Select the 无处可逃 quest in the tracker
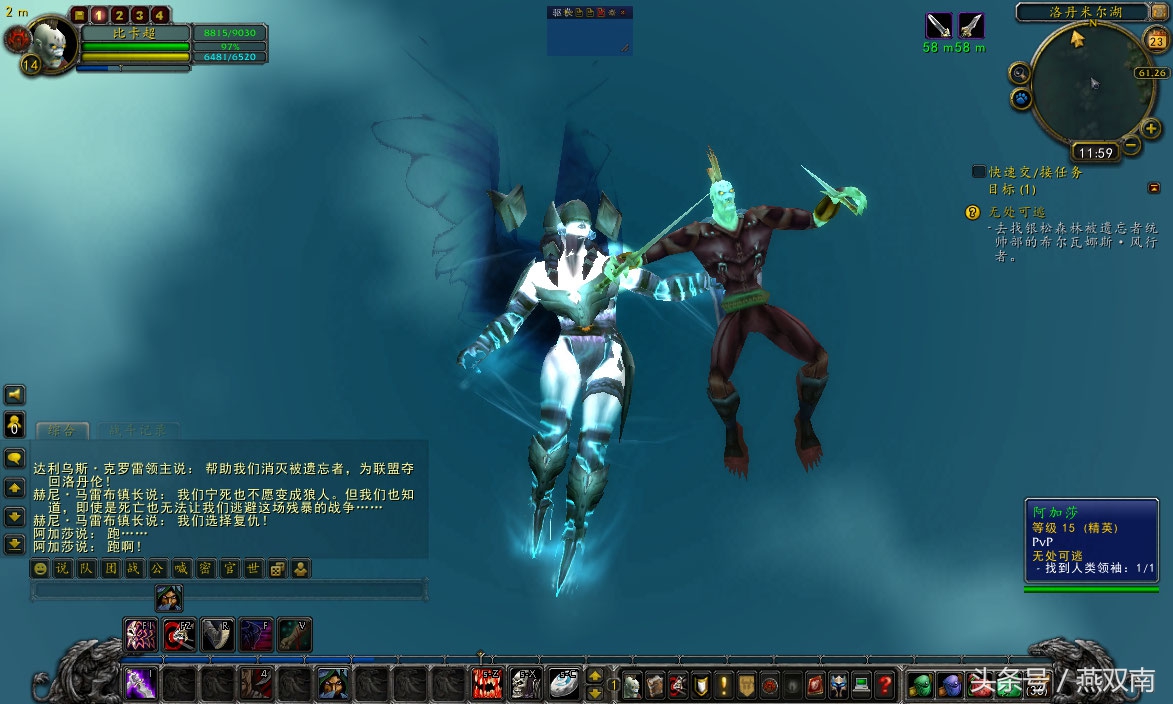 coord(1017,212)
